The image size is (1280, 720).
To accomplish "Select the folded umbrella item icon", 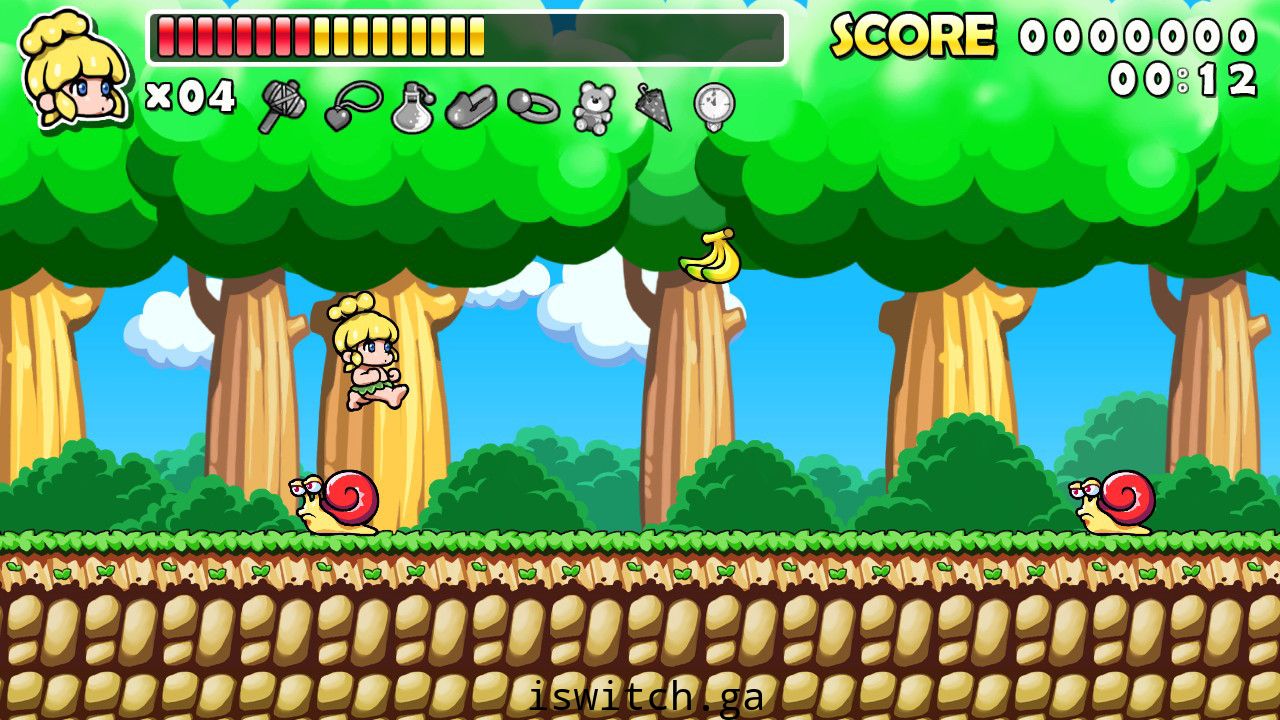I will [x=653, y=106].
